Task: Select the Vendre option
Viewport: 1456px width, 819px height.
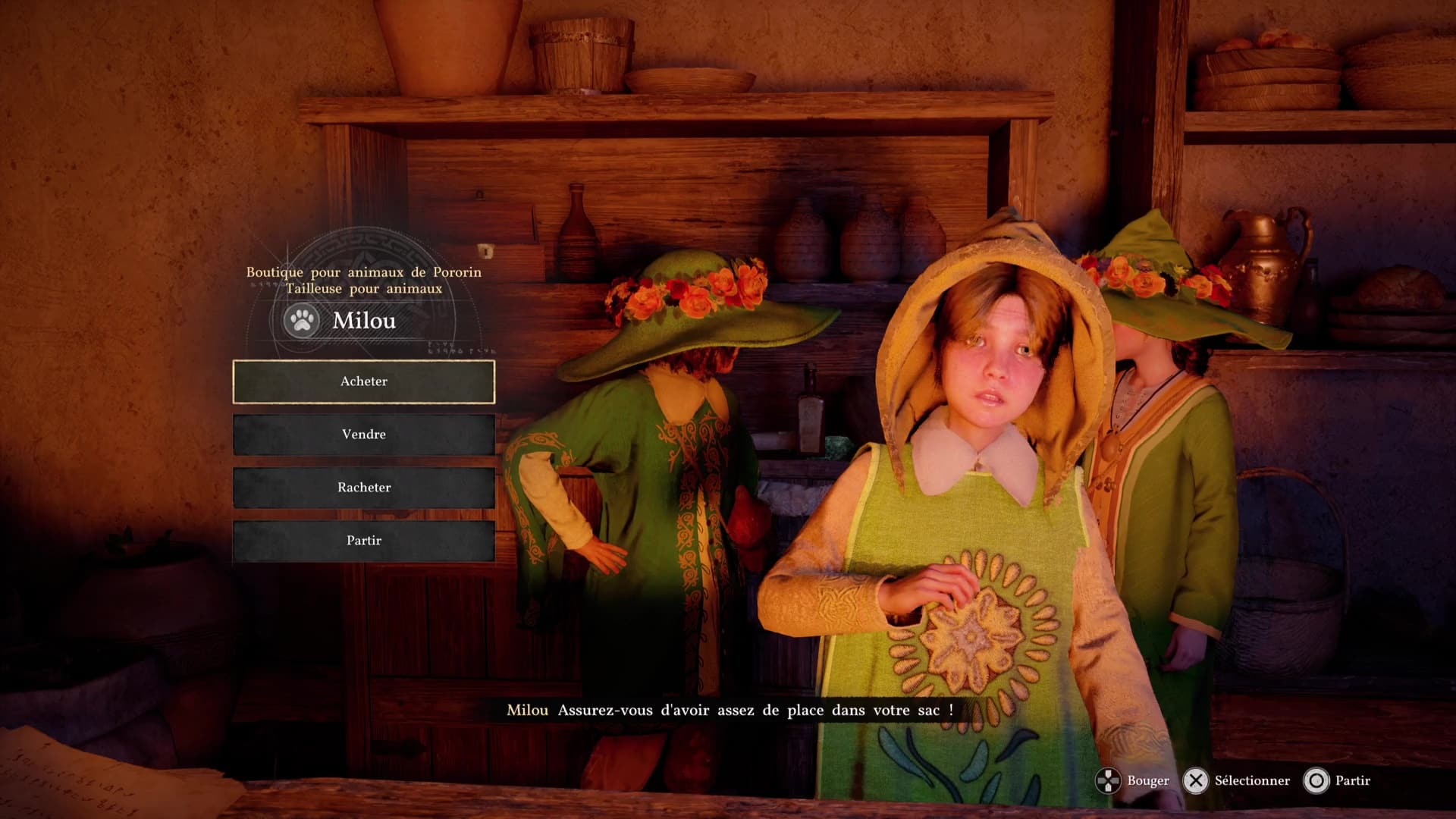Action: click(364, 435)
